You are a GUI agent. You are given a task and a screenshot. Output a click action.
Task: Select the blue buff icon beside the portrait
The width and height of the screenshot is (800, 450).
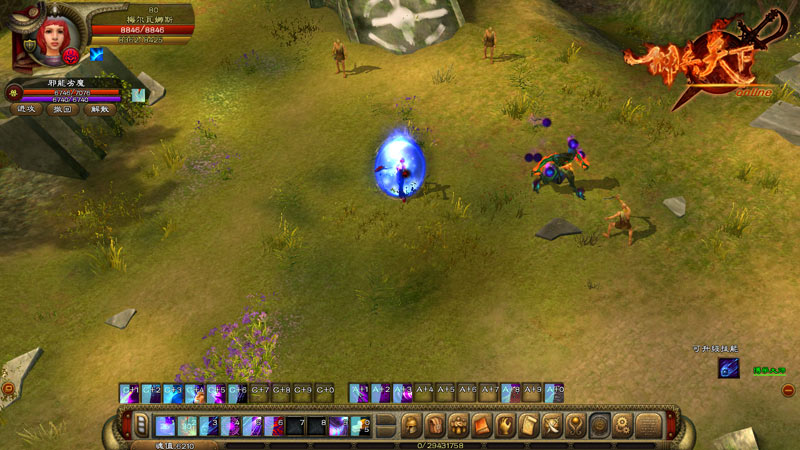coord(98,55)
